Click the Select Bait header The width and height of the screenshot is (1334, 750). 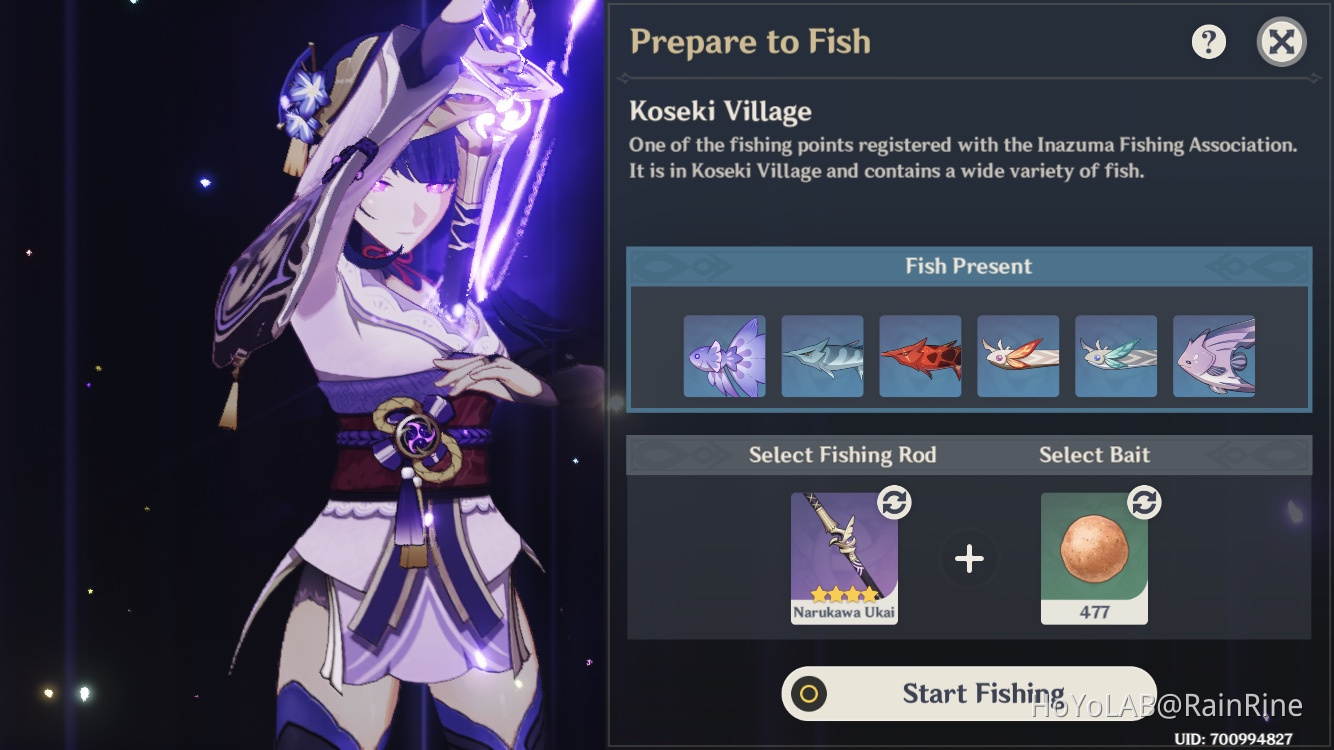pos(1095,454)
